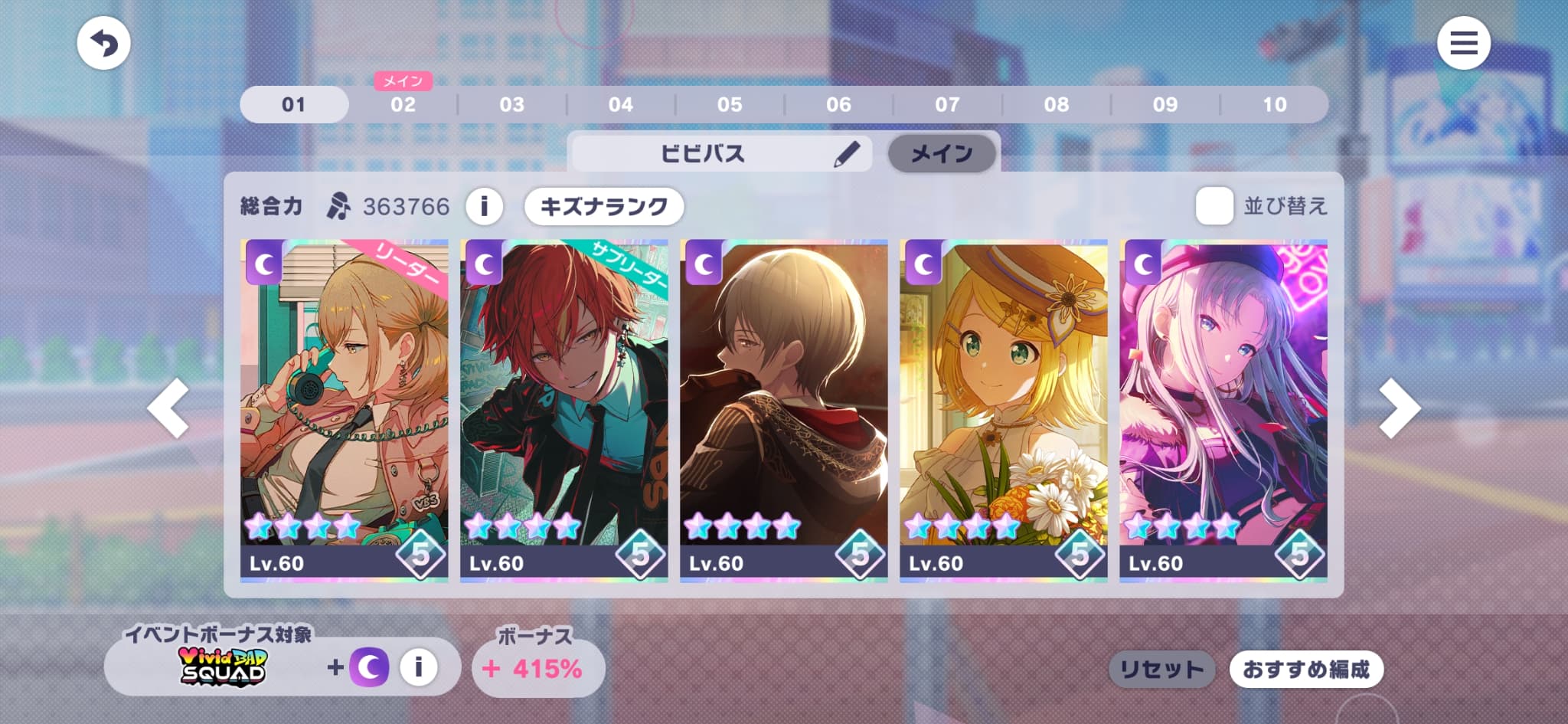This screenshot has height=724, width=1568.
Task: Open the キズナランク bond rank view
Action: pyautogui.click(x=603, y=206)
